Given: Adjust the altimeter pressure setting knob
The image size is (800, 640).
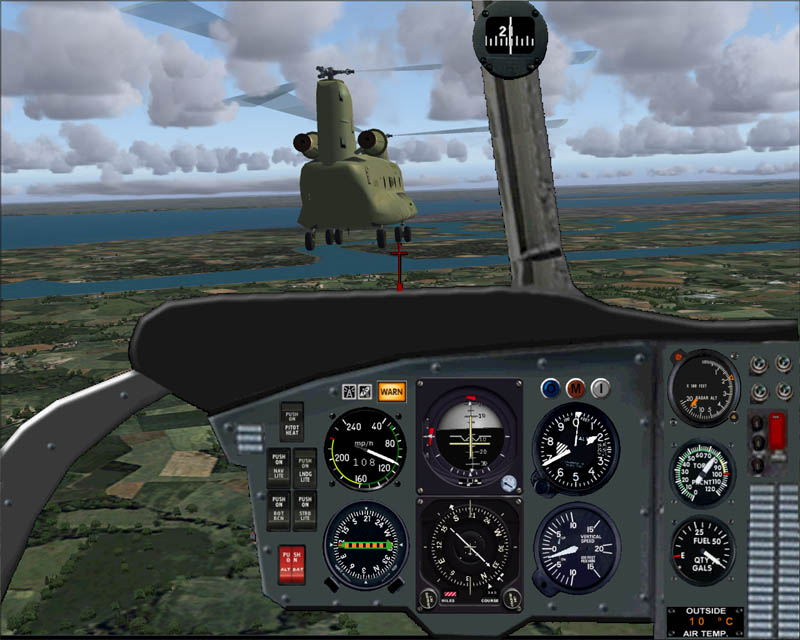Looking at the screenshot, I should point(540,487).
